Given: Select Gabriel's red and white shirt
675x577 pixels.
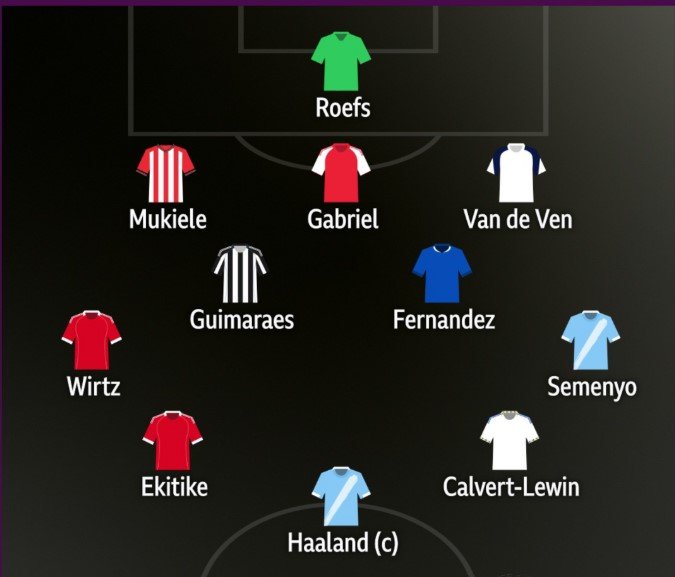Looking at the screenshot, I should point(342,174).
